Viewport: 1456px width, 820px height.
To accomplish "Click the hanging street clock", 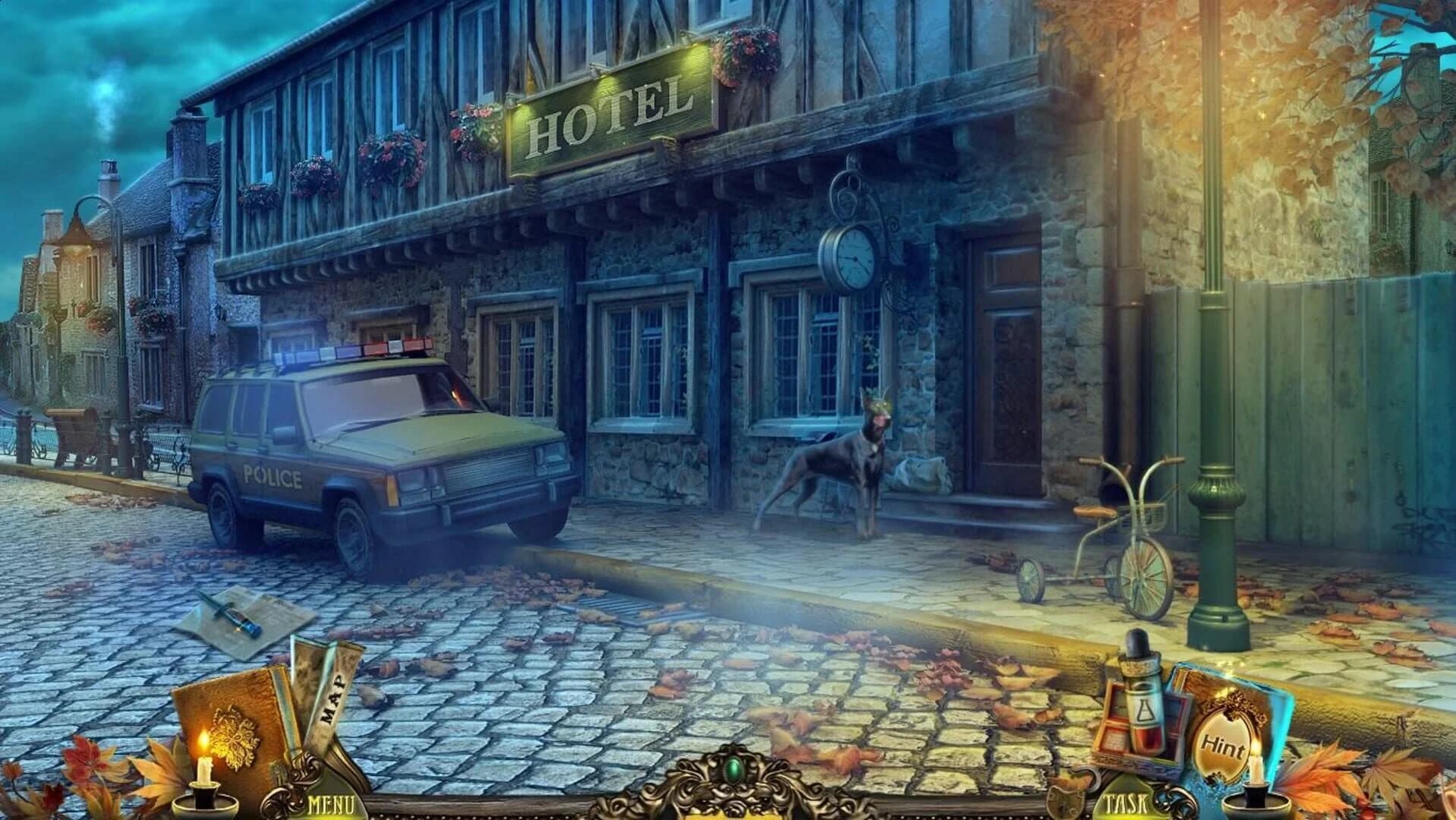I will click(x=854, y=257).
